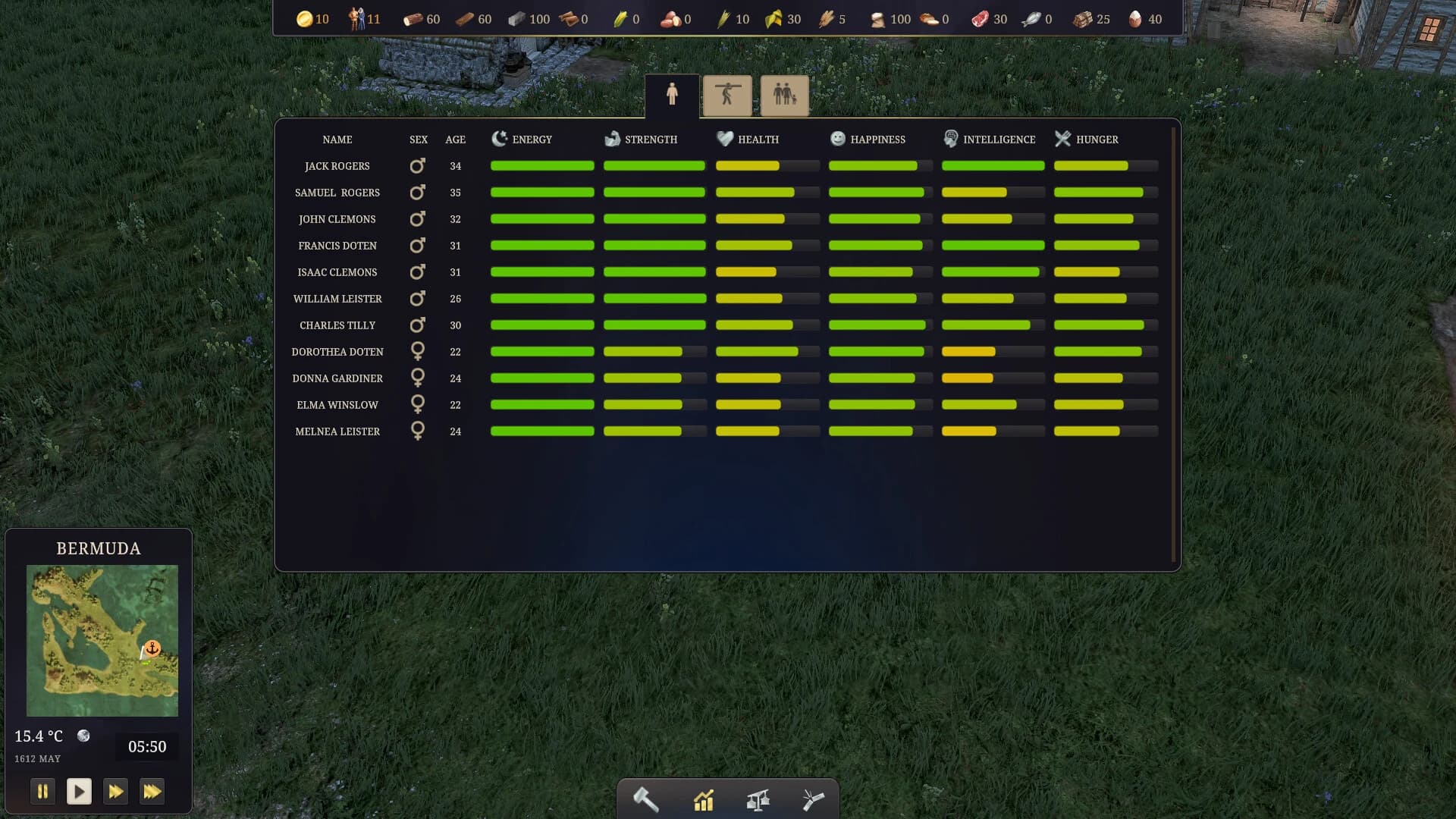Click Jack Rogers' health bar
This screenshot has height=819, width=1456.
(767, 165)
